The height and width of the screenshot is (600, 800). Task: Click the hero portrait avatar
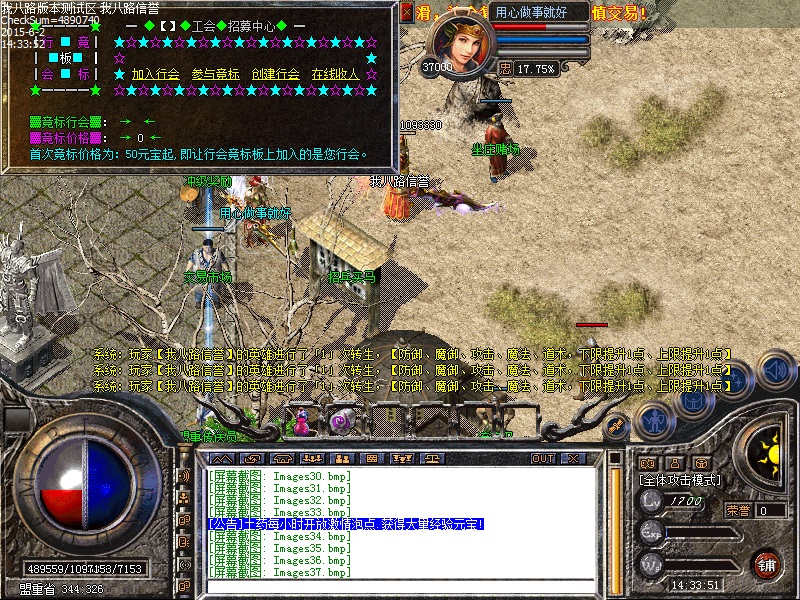459,42
